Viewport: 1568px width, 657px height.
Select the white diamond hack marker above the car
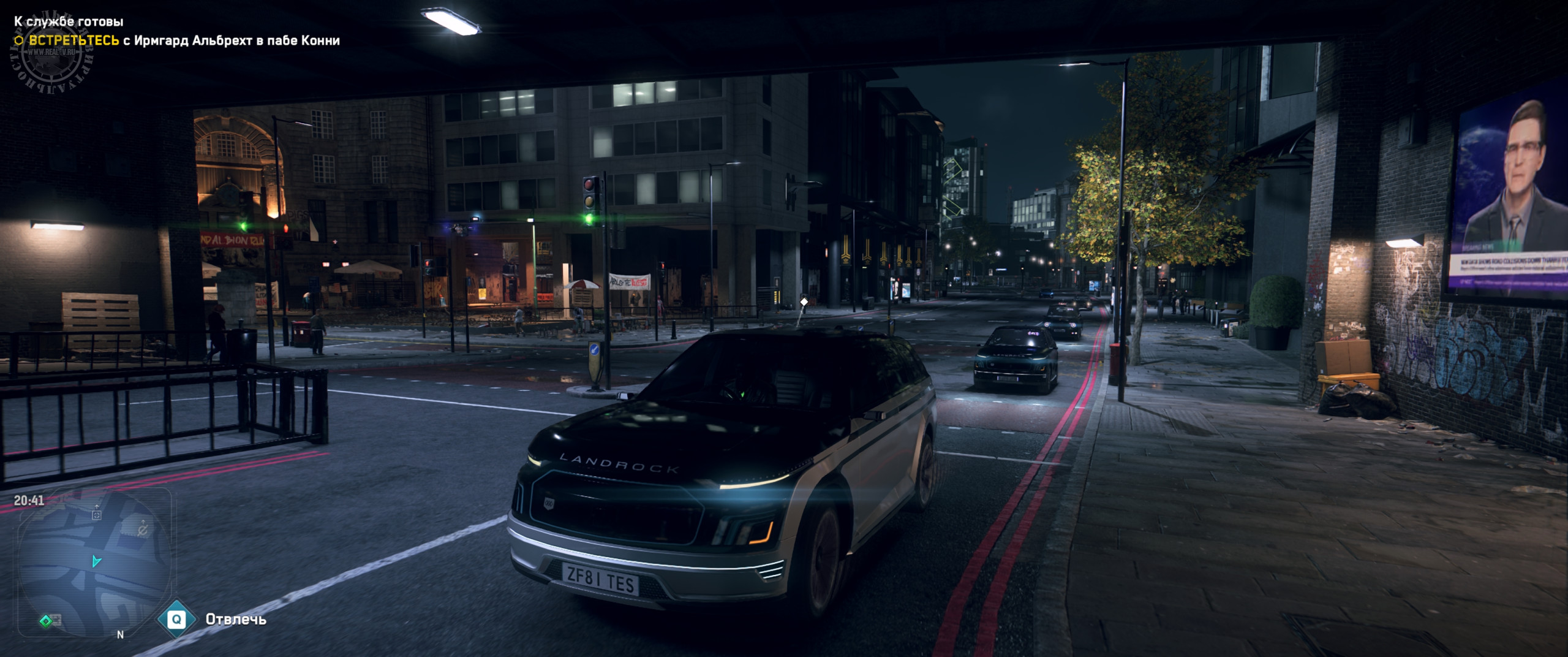(804, 302)
